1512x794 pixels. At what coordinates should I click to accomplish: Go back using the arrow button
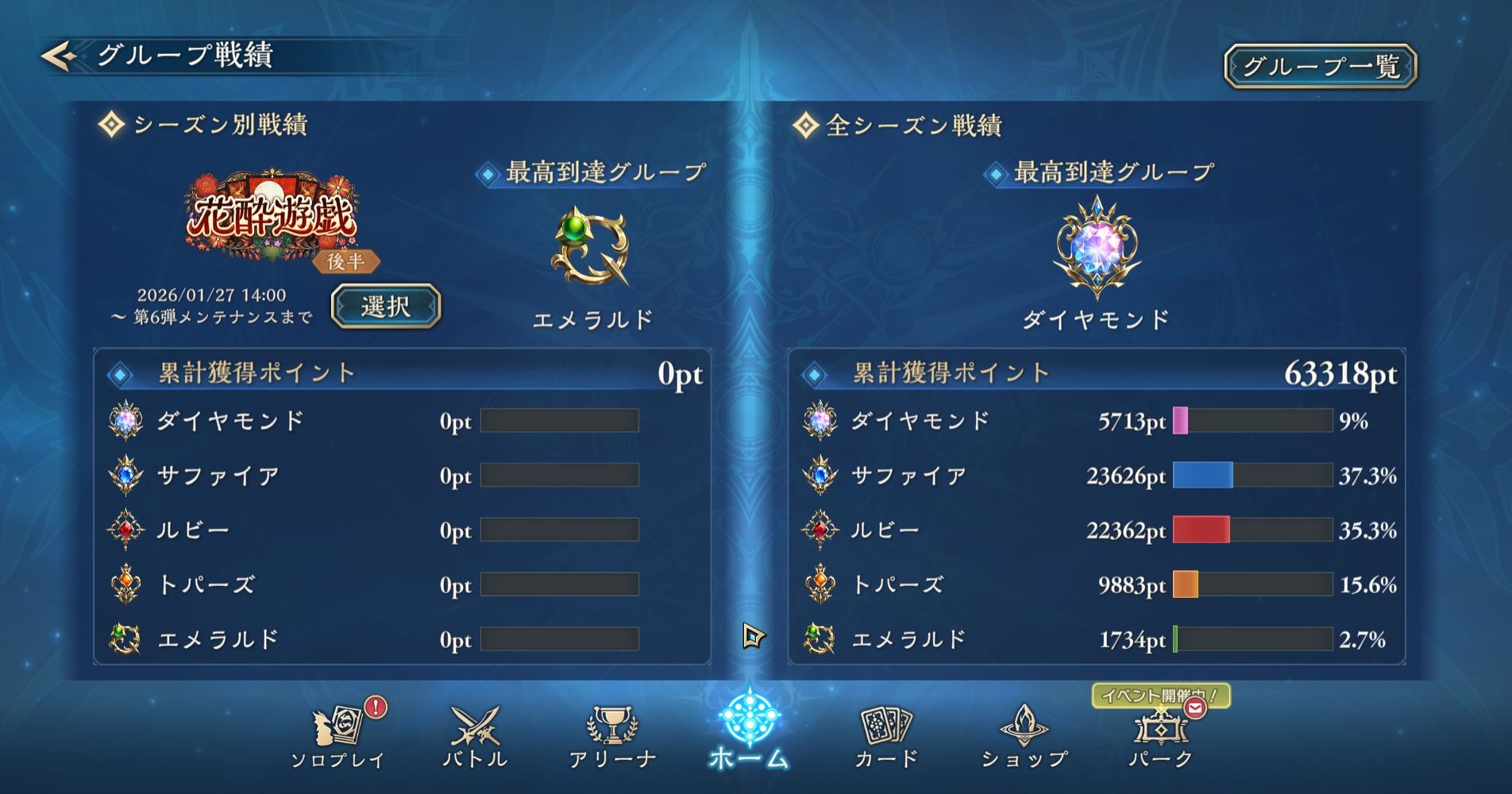59,56
